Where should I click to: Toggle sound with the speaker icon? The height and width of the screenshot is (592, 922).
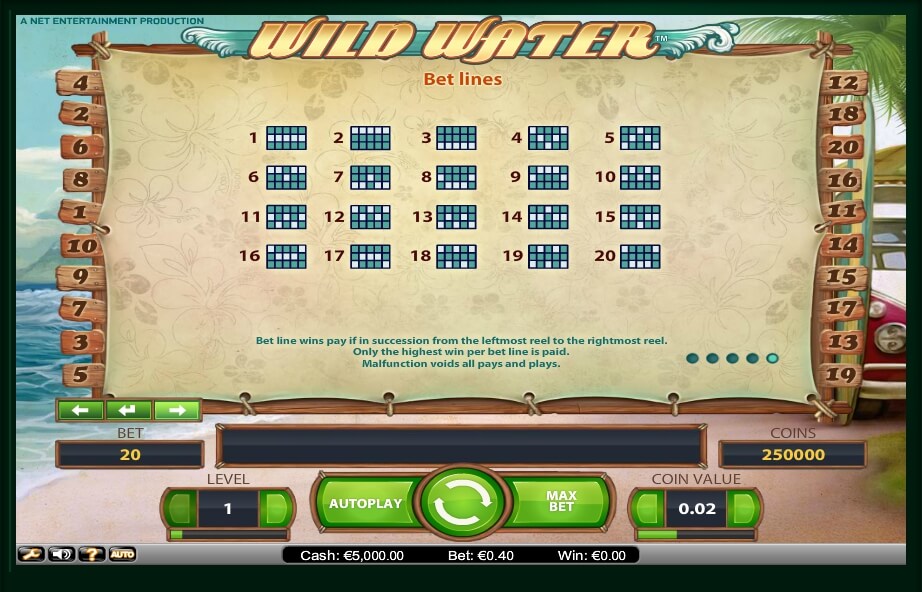[x=62, y=554]
